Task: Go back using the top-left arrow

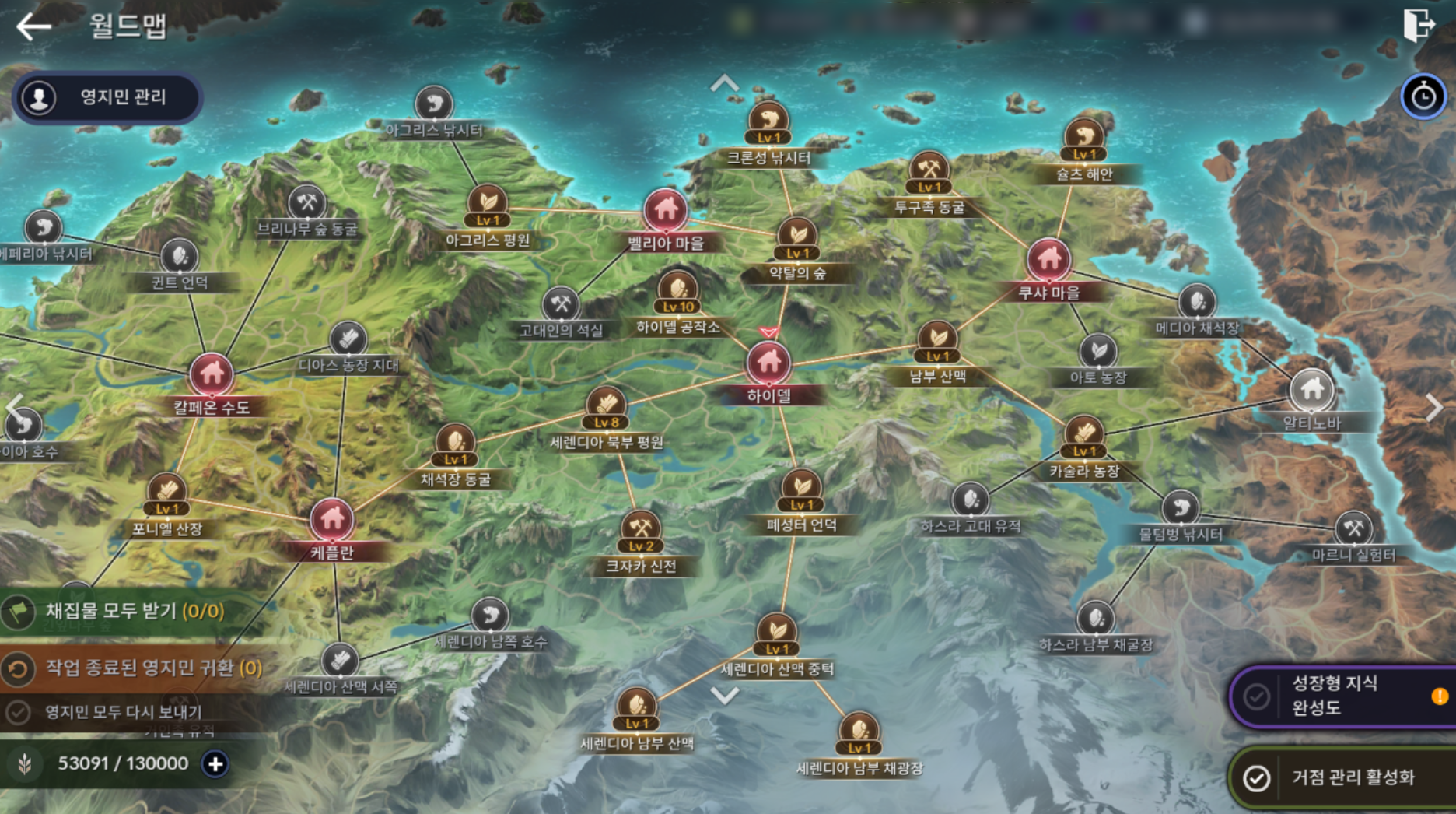Action: pos(33,26)
